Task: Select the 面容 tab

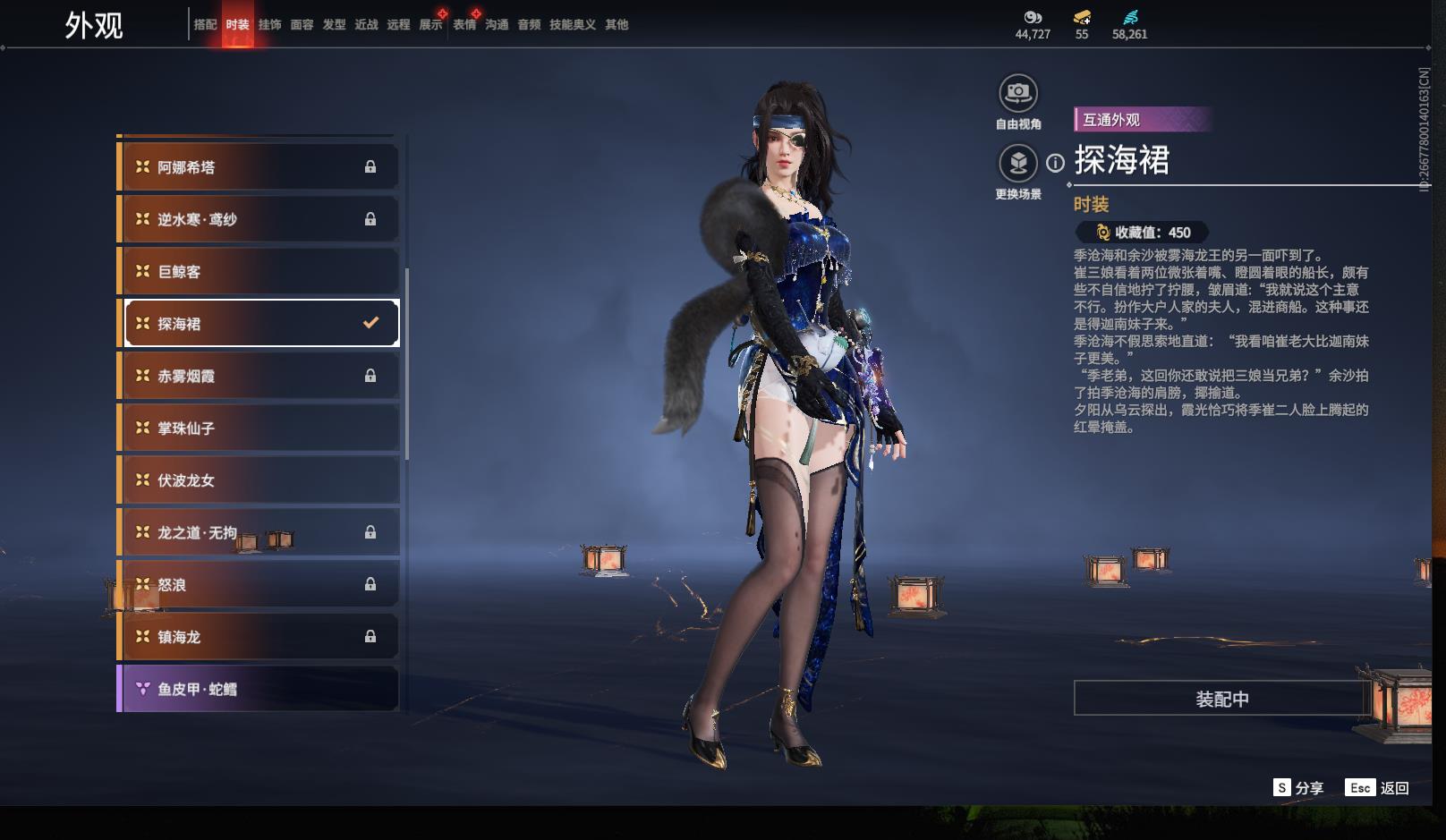Action: coord(302,25)
